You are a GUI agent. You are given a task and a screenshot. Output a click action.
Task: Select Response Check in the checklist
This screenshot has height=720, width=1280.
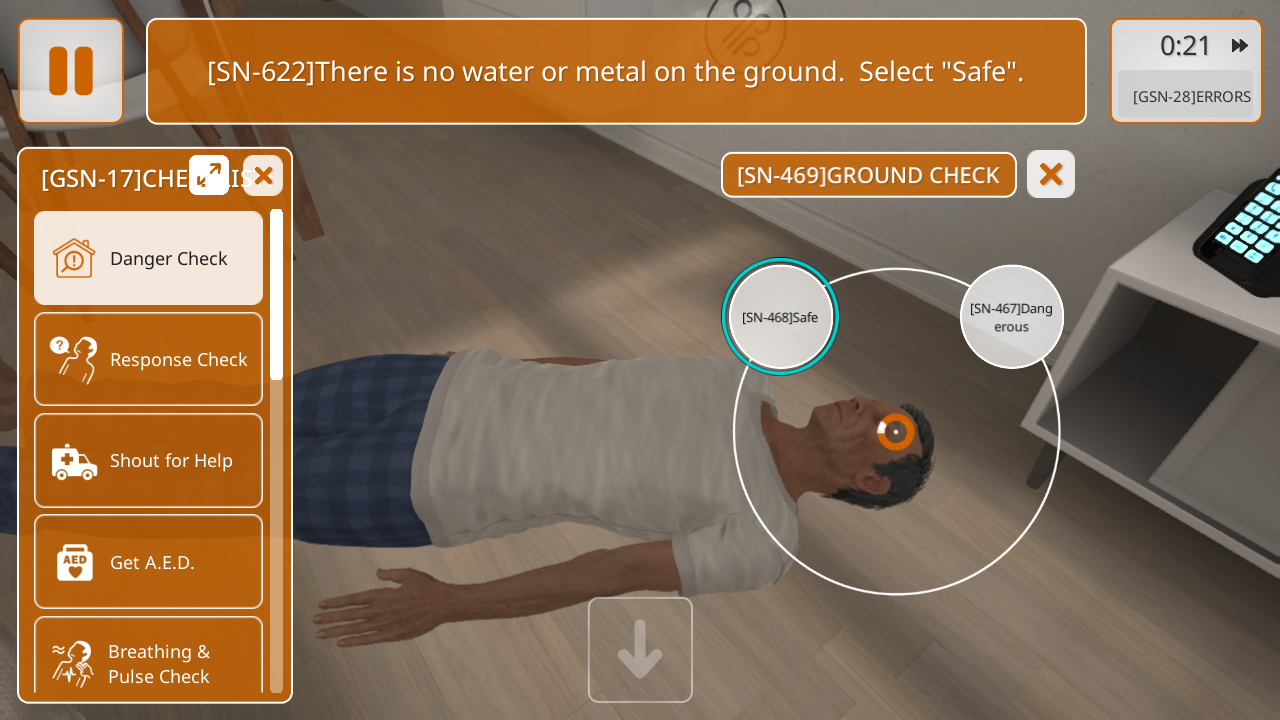click(149, 359)
